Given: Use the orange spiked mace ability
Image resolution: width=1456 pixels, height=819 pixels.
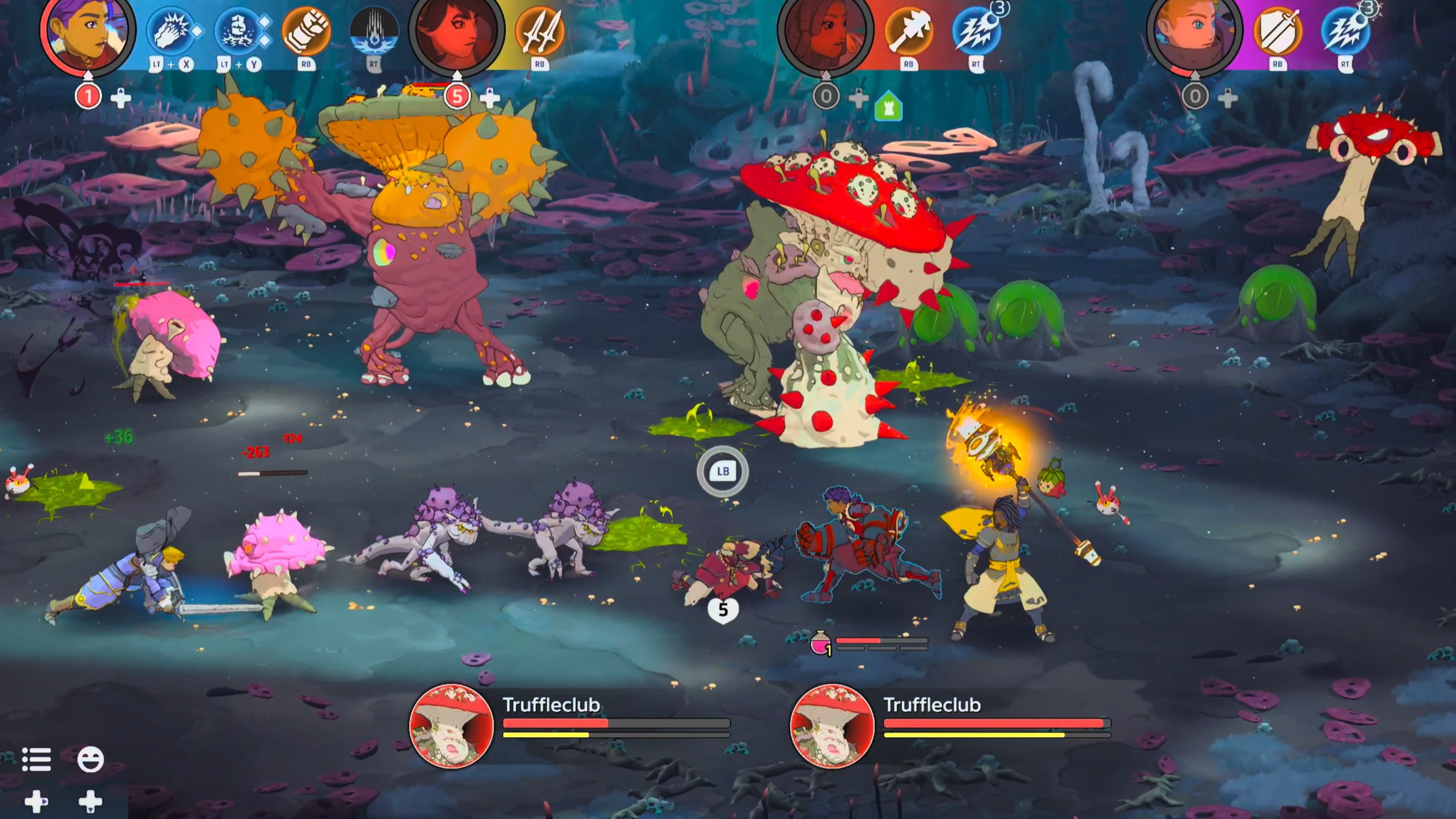Looking at the screenshot, I should point(908,31).
